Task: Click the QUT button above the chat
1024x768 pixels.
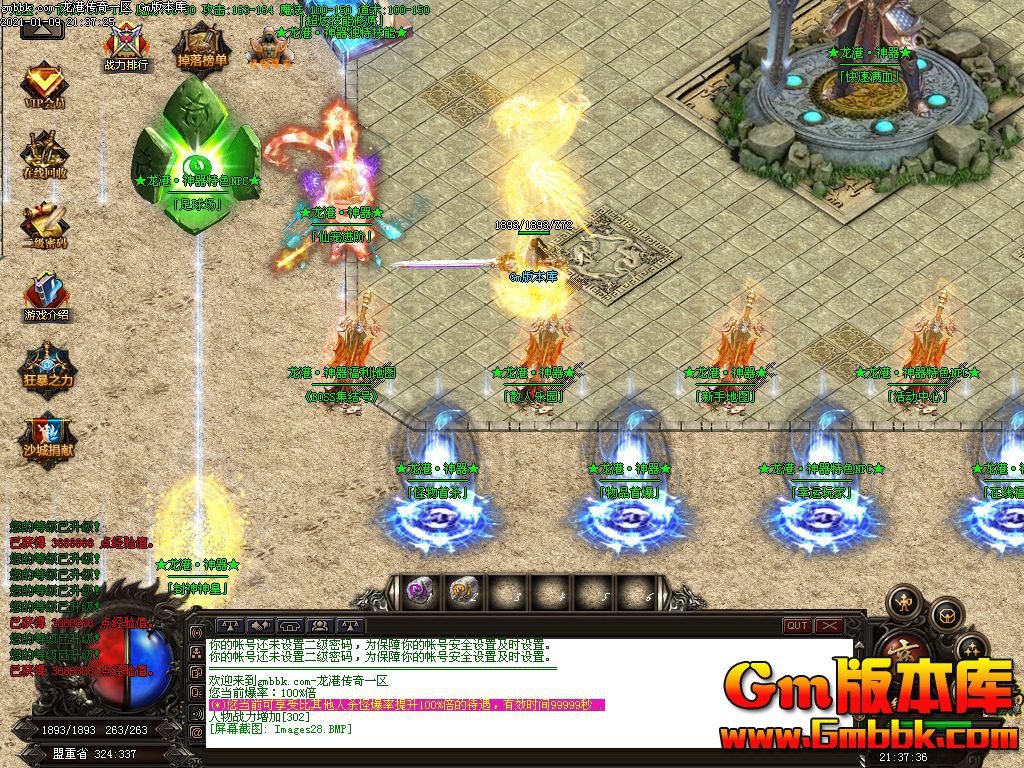Action: pos(797,626)
